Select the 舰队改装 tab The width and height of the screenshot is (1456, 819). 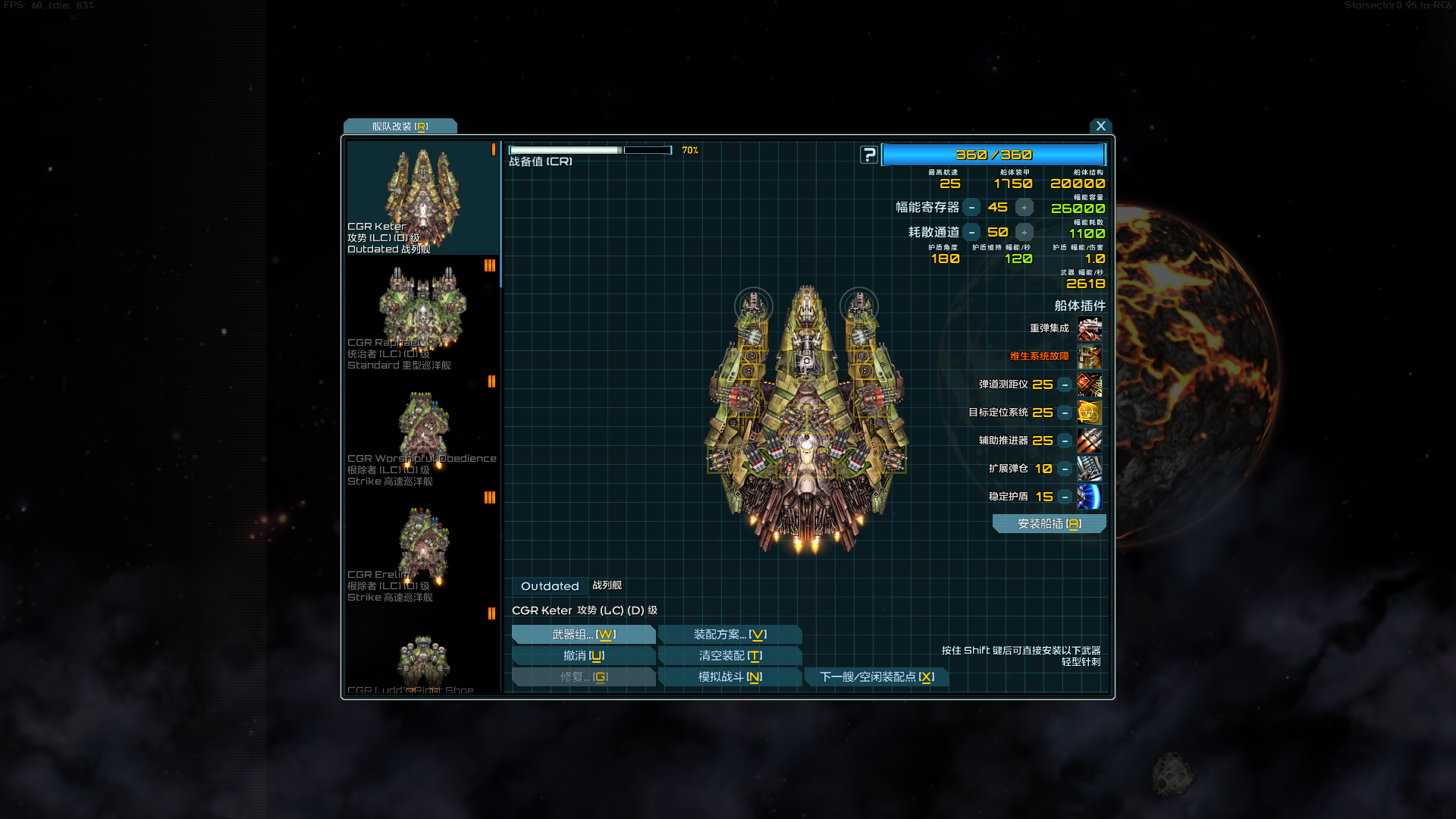point(400,127)
